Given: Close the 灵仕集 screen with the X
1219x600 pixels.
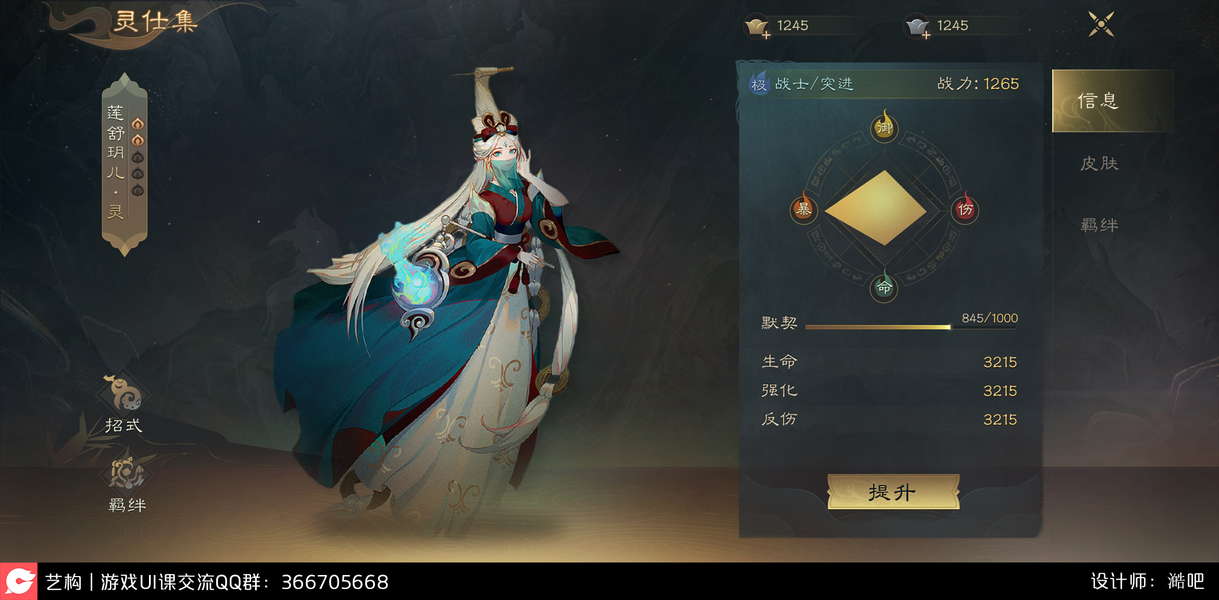Looking at the screenshot, I should (x=1101, y=25).
